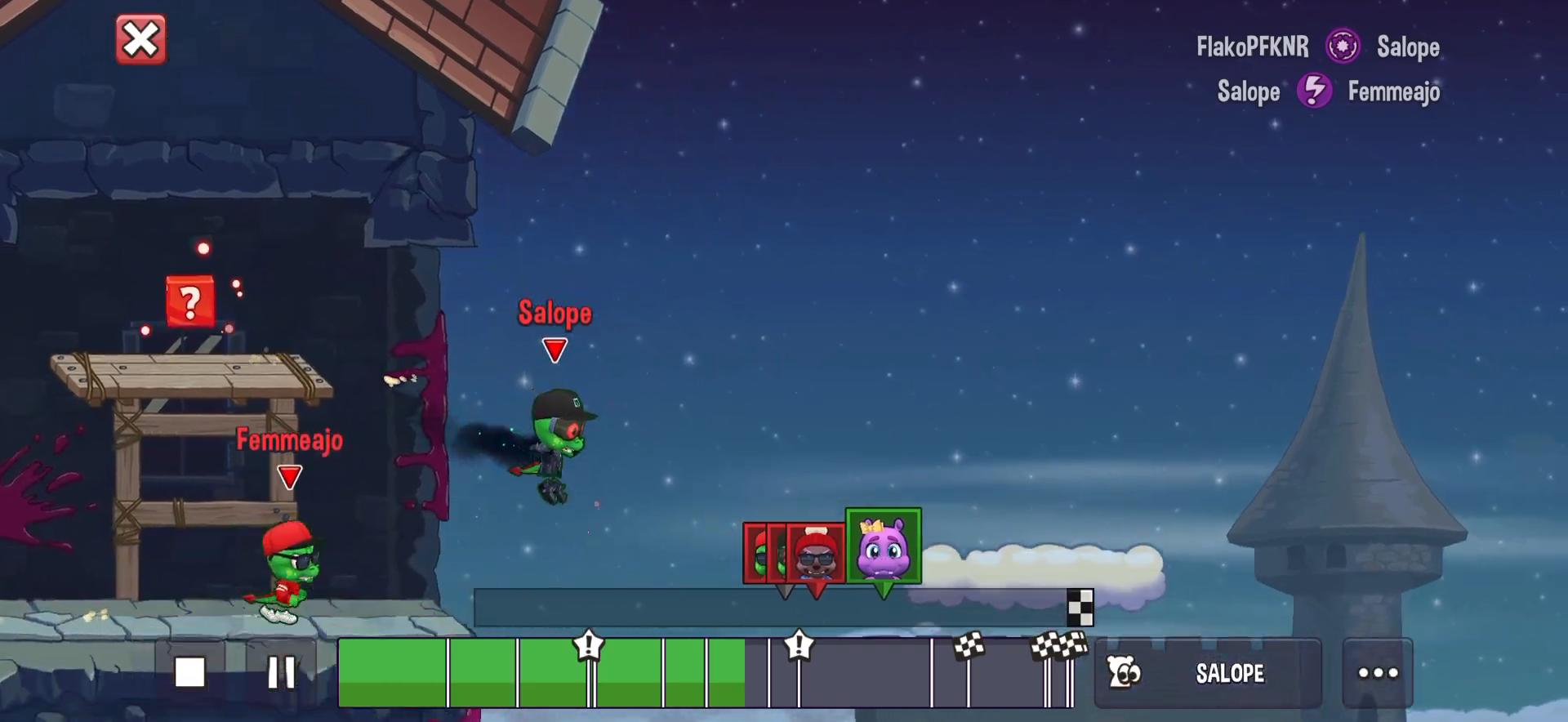Click the green played part of the timeline
The width and height of the screenshot is (1568, 722).
pos(392,673)
